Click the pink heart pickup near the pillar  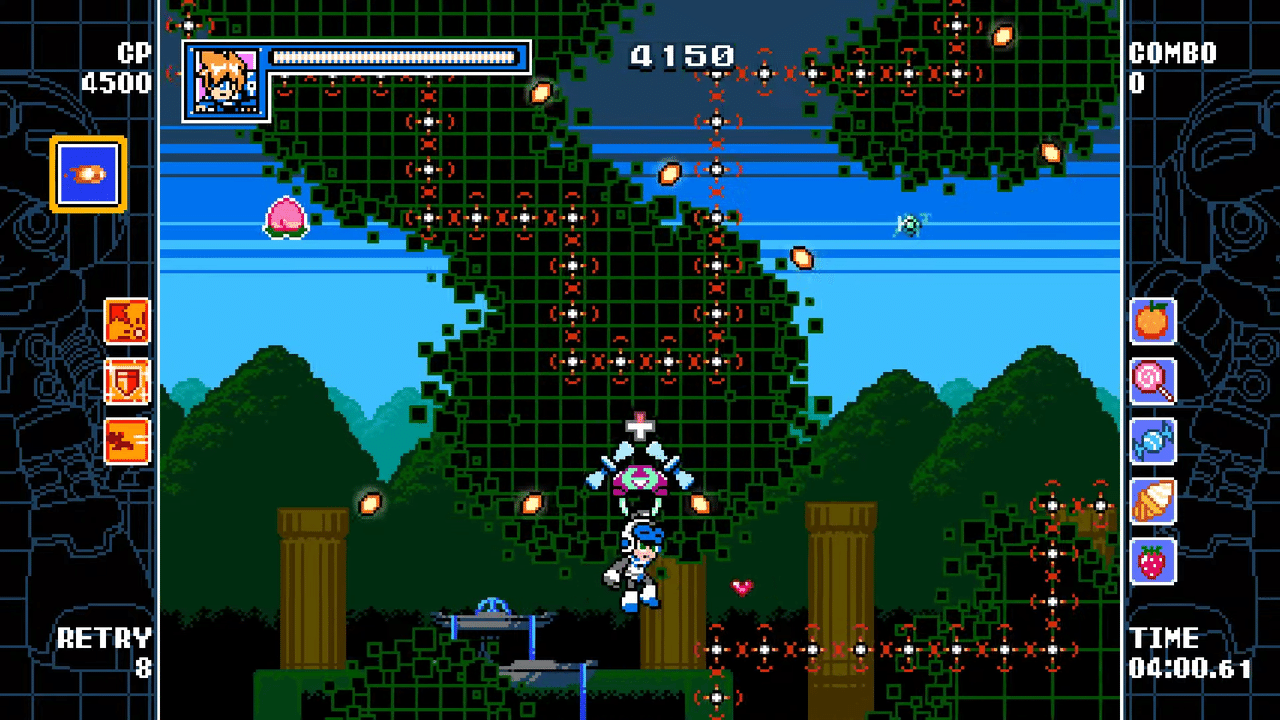click(x=742, y=588)
